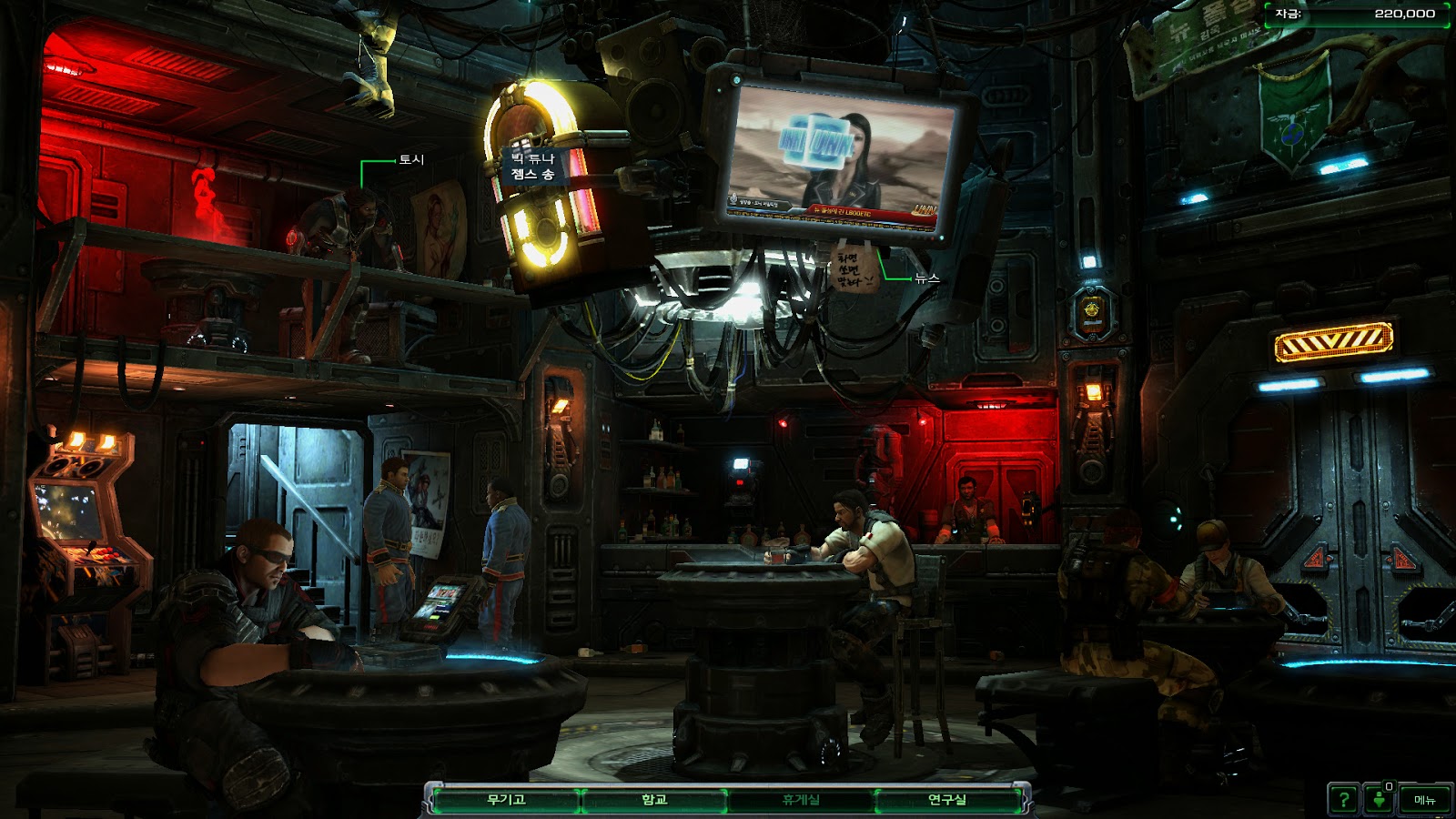Switch to the 함교 (Bridge) room

(654, 800)
